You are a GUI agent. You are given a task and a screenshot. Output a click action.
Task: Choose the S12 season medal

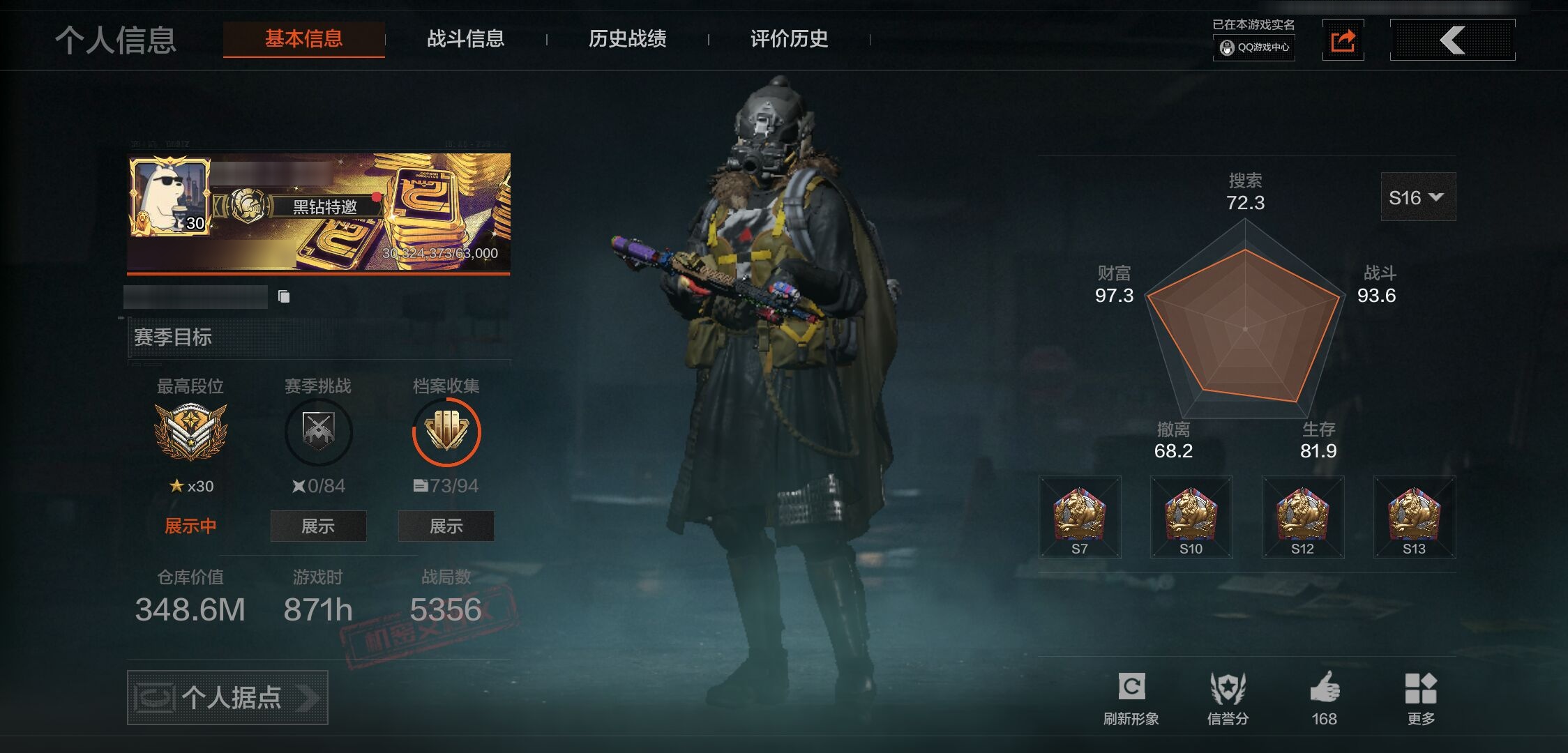[x=1303, y=517]
